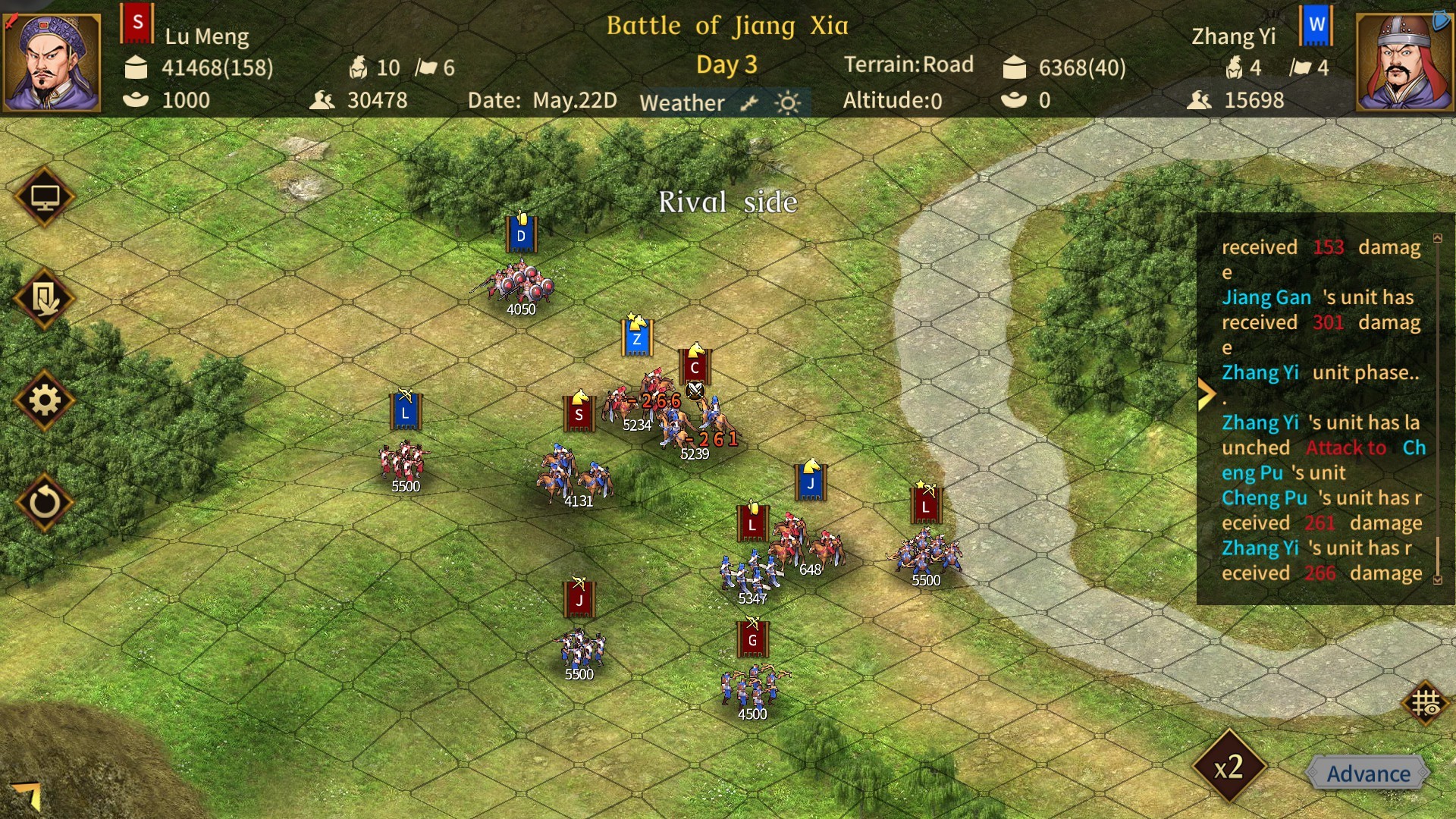Click the up arrow on battle log scrollbar
1456x819 pixels.
point(1439,237)
